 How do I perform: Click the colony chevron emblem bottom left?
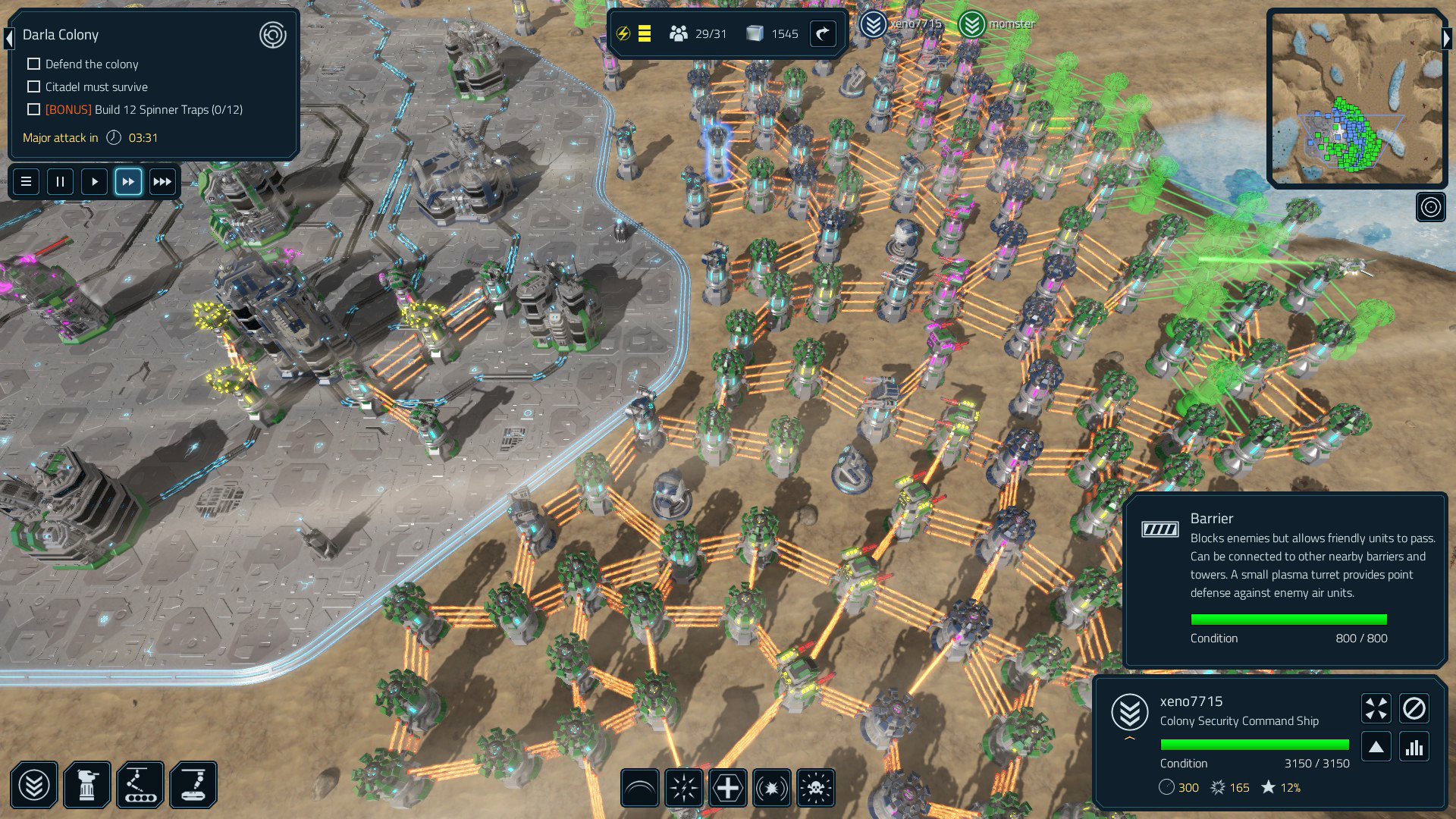(x=34, y=785)
